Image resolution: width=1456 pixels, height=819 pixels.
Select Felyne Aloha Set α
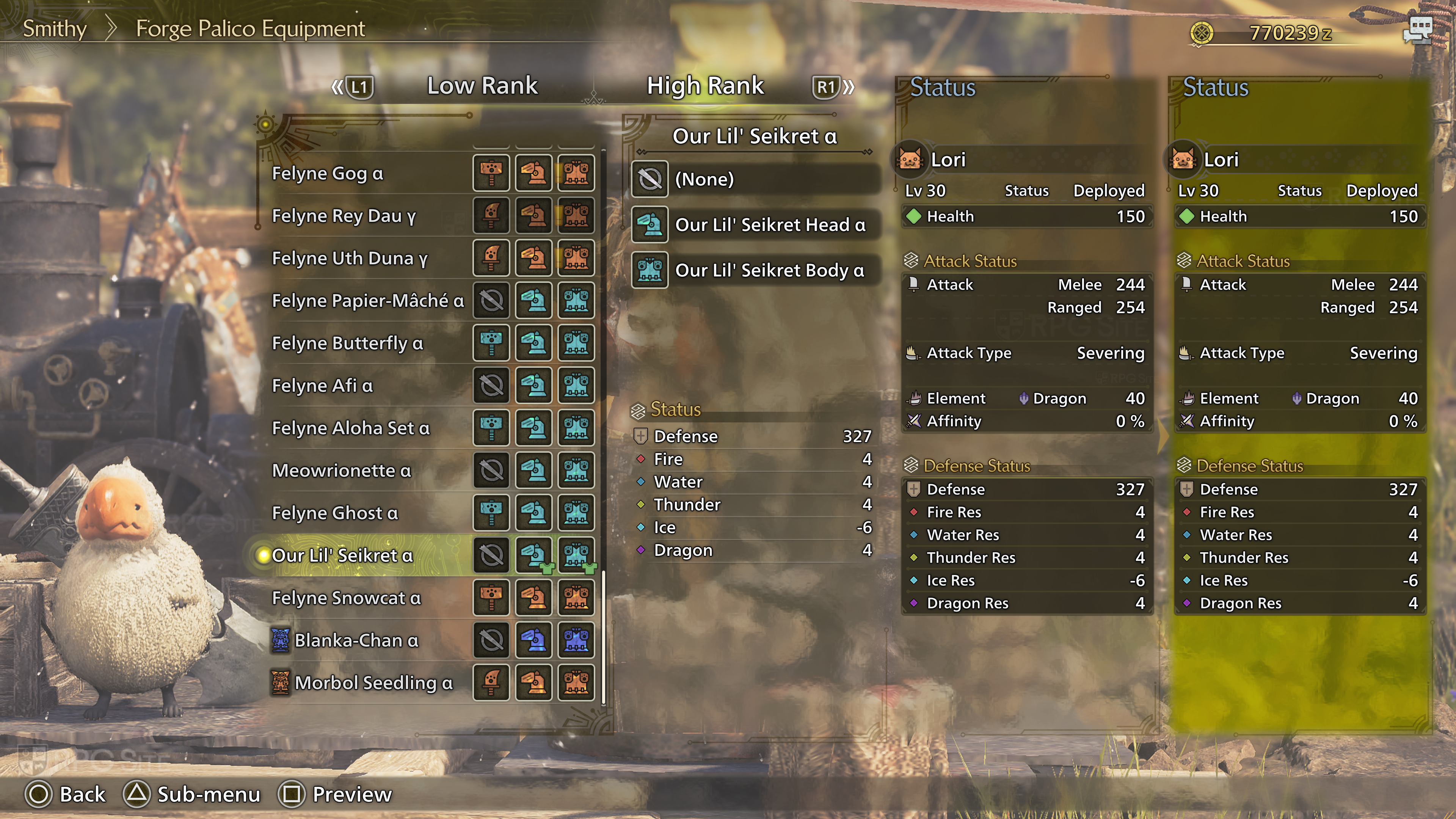pos(351,428)
